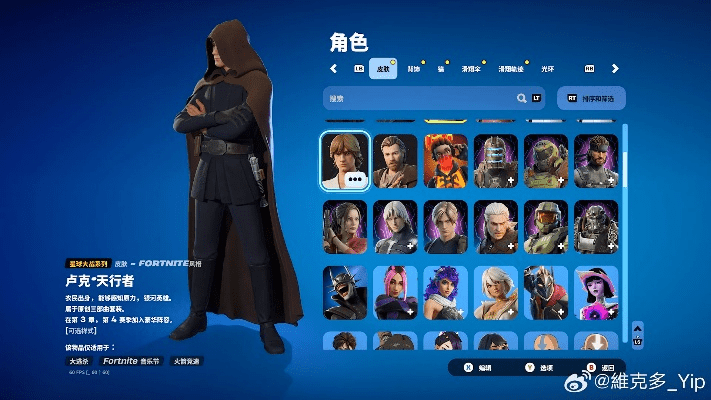Open the 排序和筛选 sort and filter button
The image size is (711, 400).
click(592, 98)
